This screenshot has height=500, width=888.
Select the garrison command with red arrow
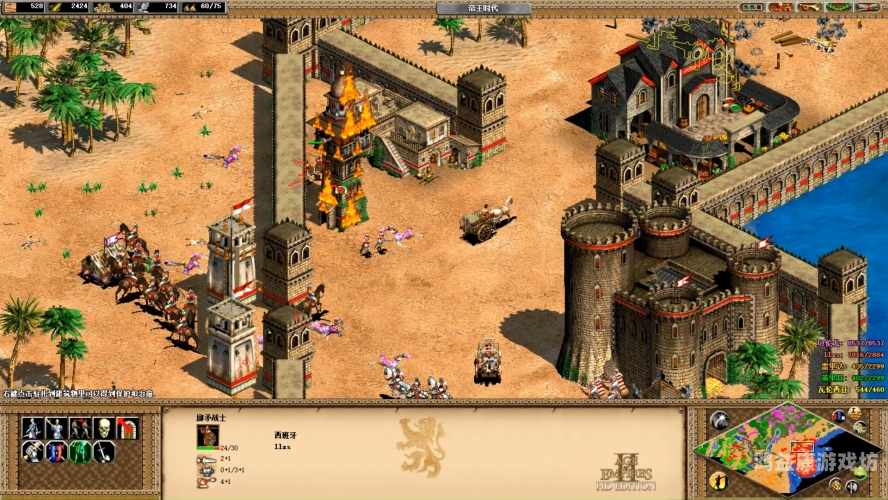[x=127, y=428]
